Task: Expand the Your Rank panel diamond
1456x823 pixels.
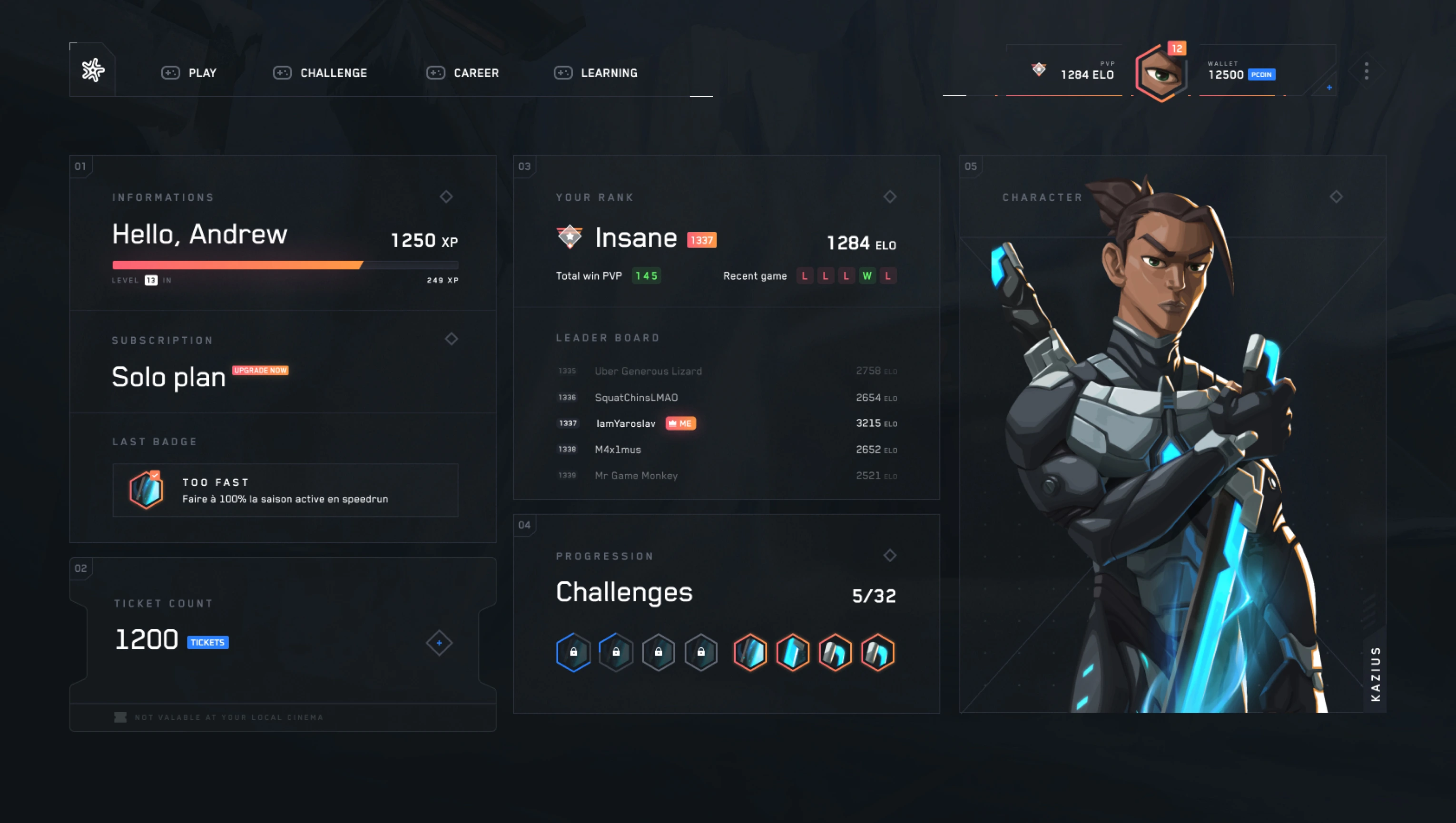Action: pyautogui.click(x=890, y=196)
